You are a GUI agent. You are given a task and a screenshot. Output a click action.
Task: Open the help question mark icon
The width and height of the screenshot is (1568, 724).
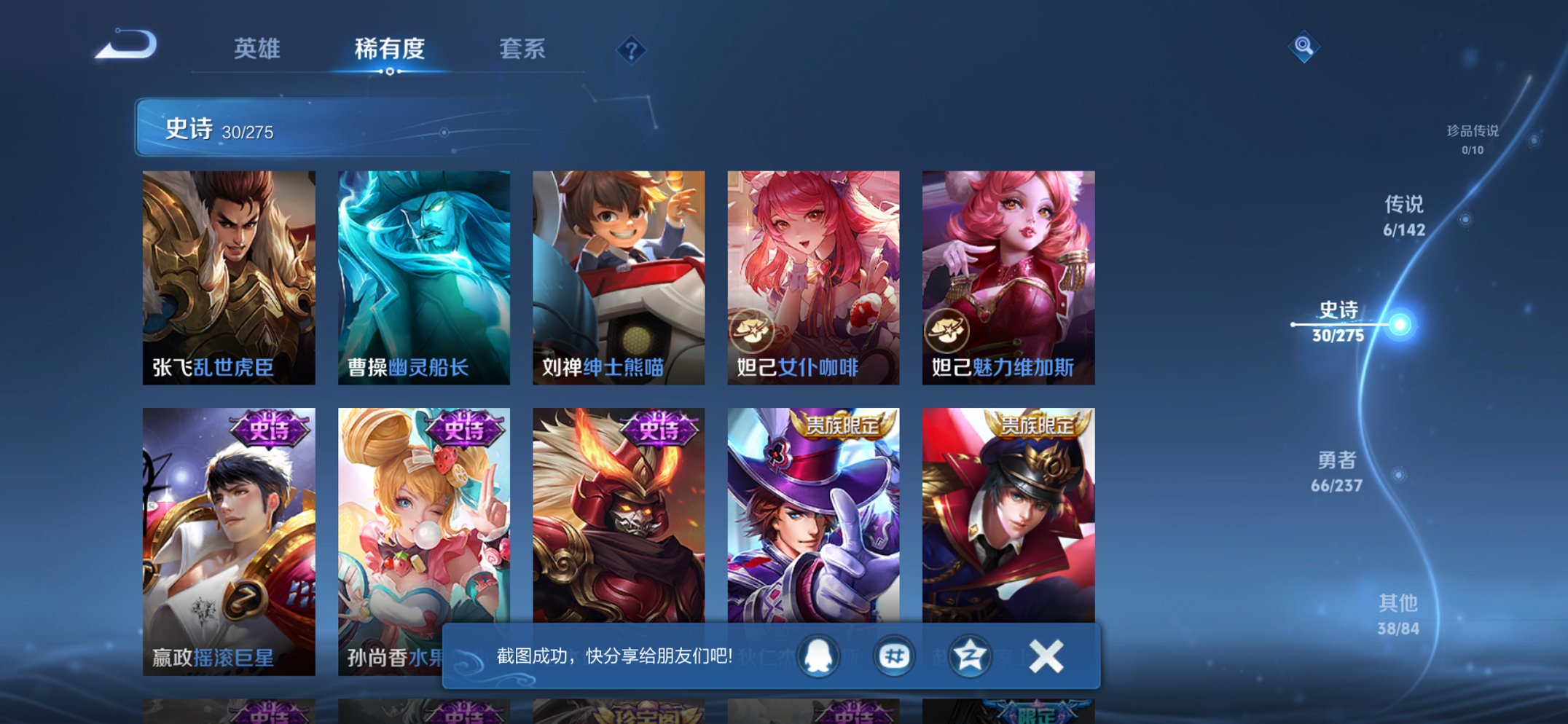(631, 50)
